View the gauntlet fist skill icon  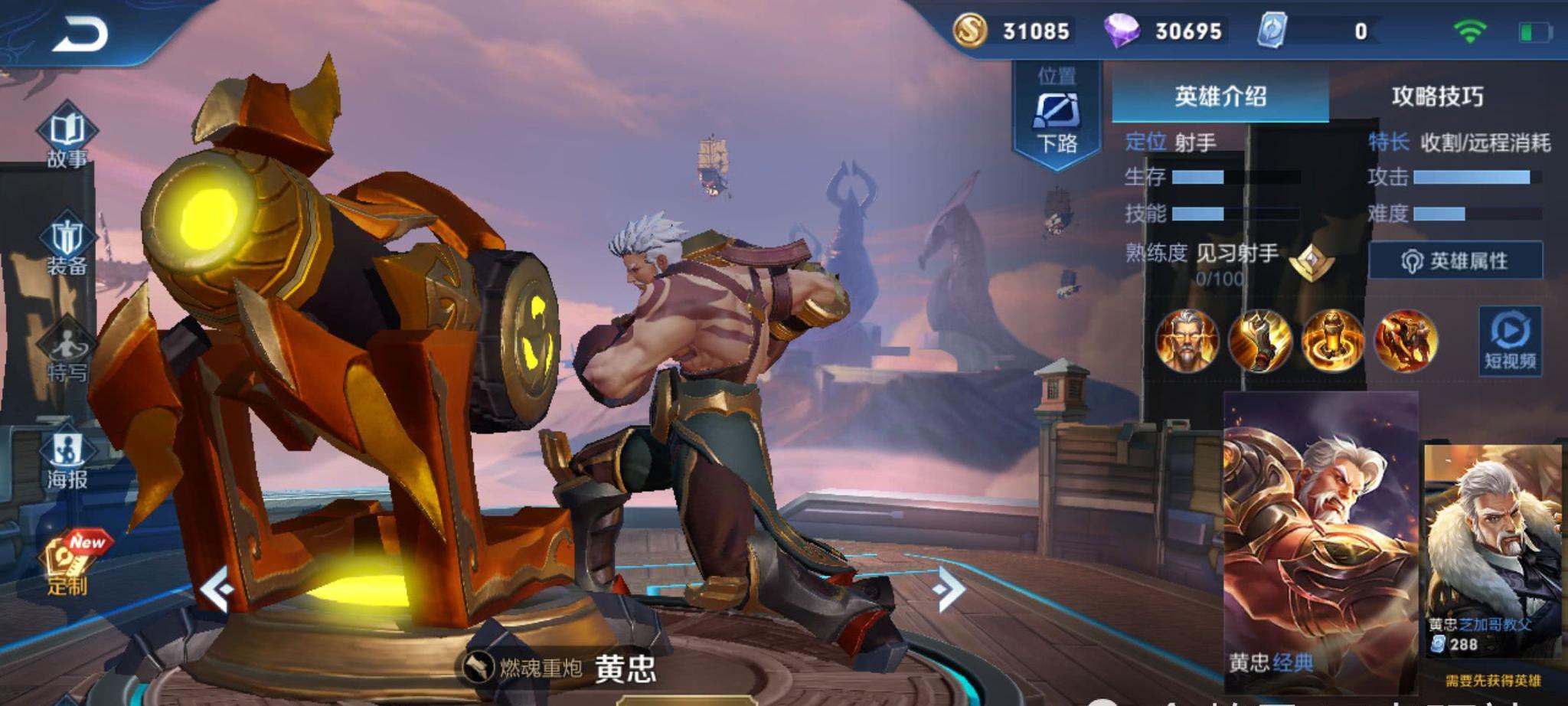coord(1259,340)
